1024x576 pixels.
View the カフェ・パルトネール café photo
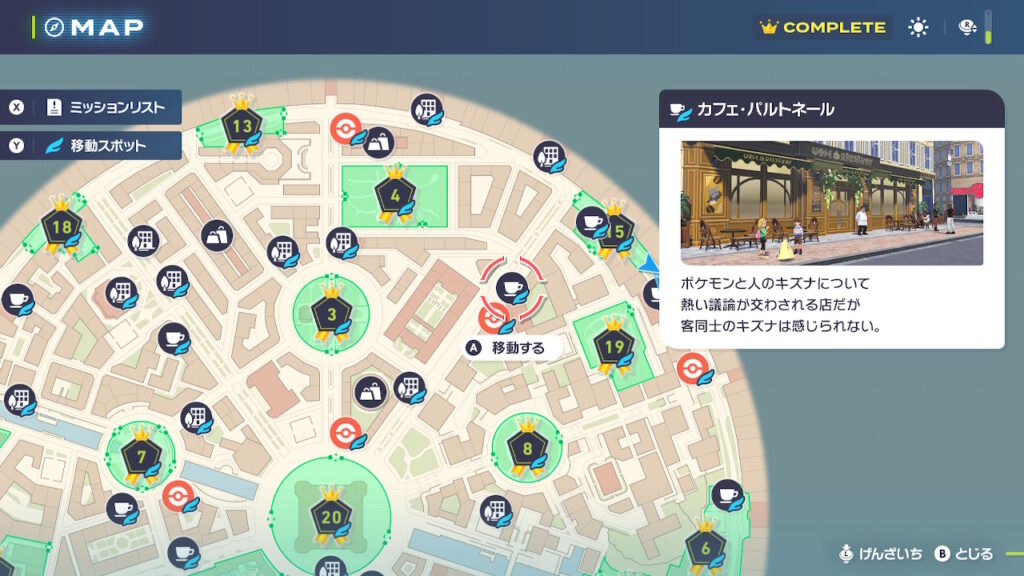point(831,203)
